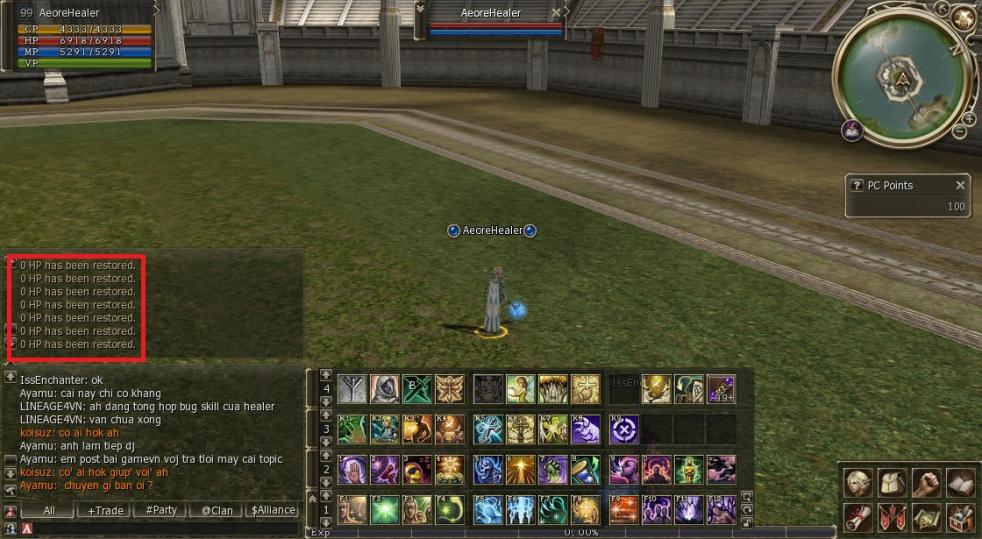Screen dimensions: 982x539
Task: Activate the F1 skill on the hotbar
Action: click(352, 509)
